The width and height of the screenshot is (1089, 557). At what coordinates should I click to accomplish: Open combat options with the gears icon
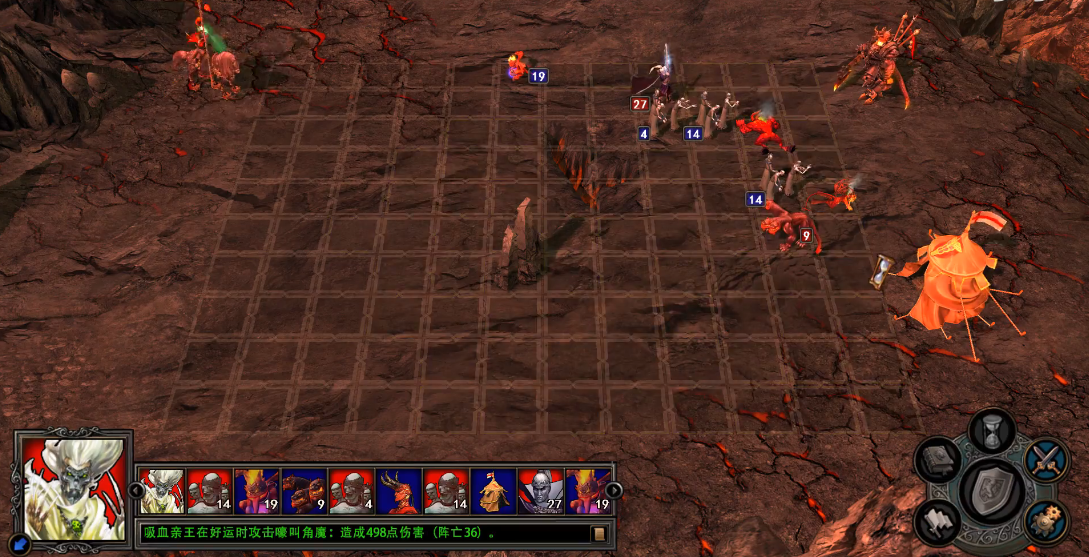click(1046, 522)
